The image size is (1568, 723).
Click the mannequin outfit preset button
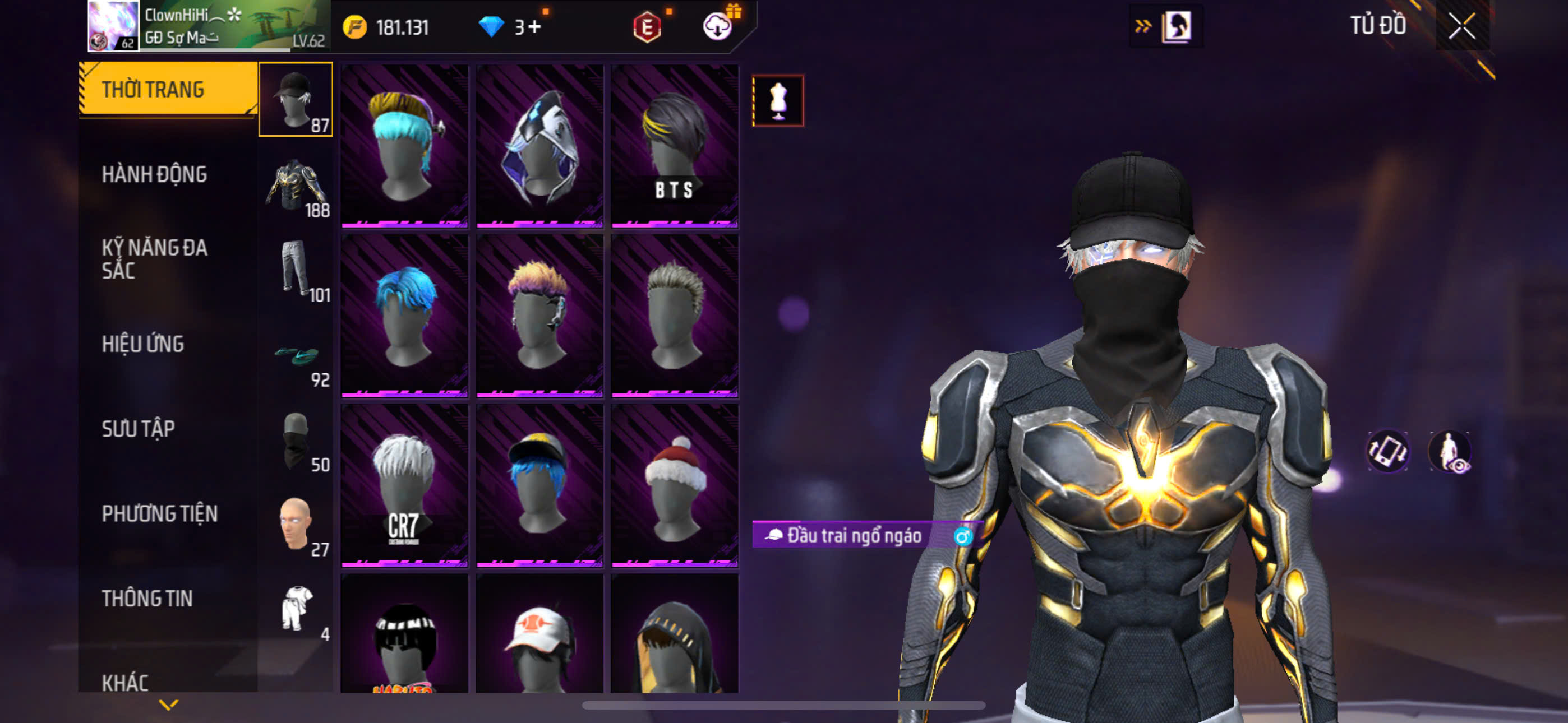(x=778, y=101)
